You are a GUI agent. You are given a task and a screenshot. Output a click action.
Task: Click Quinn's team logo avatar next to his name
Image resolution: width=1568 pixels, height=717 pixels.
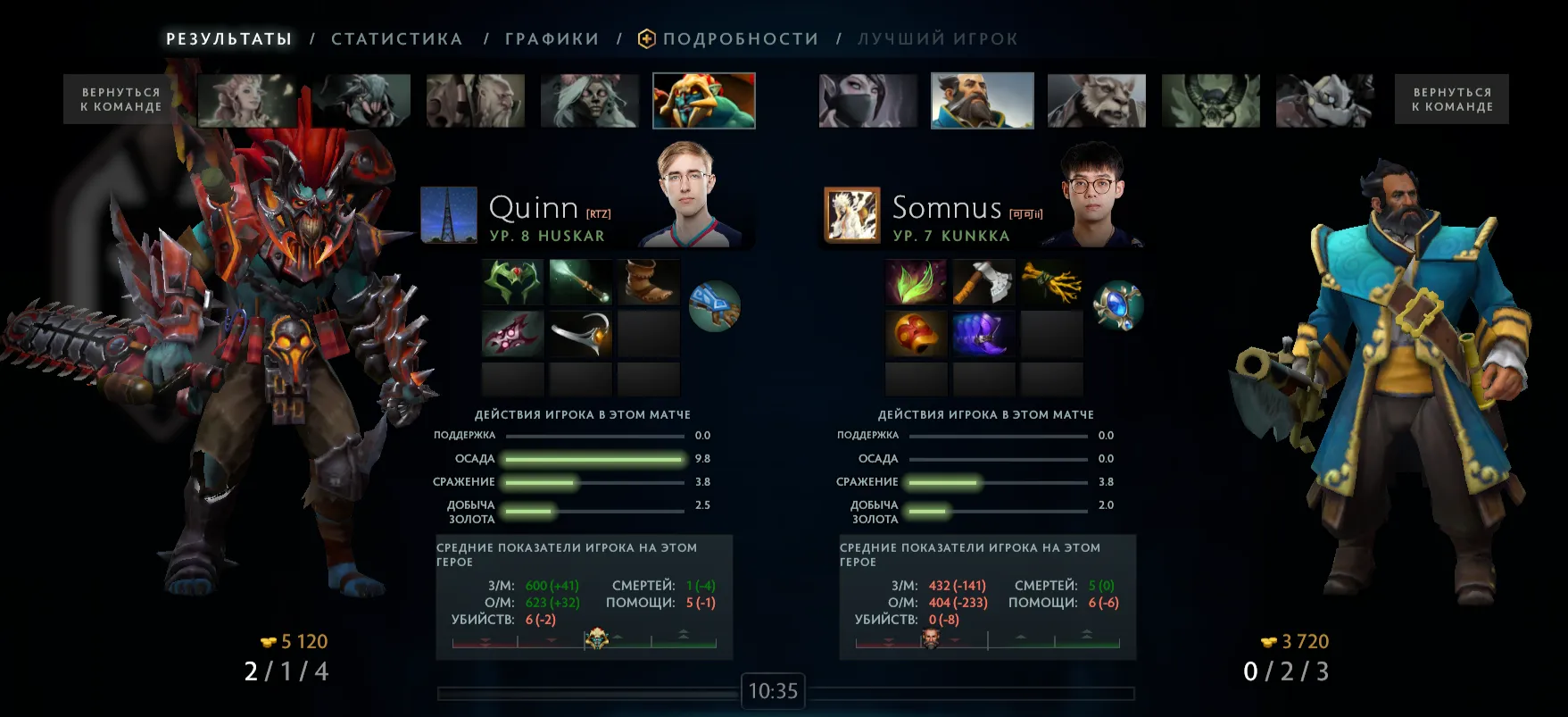[x=448, y=214]
